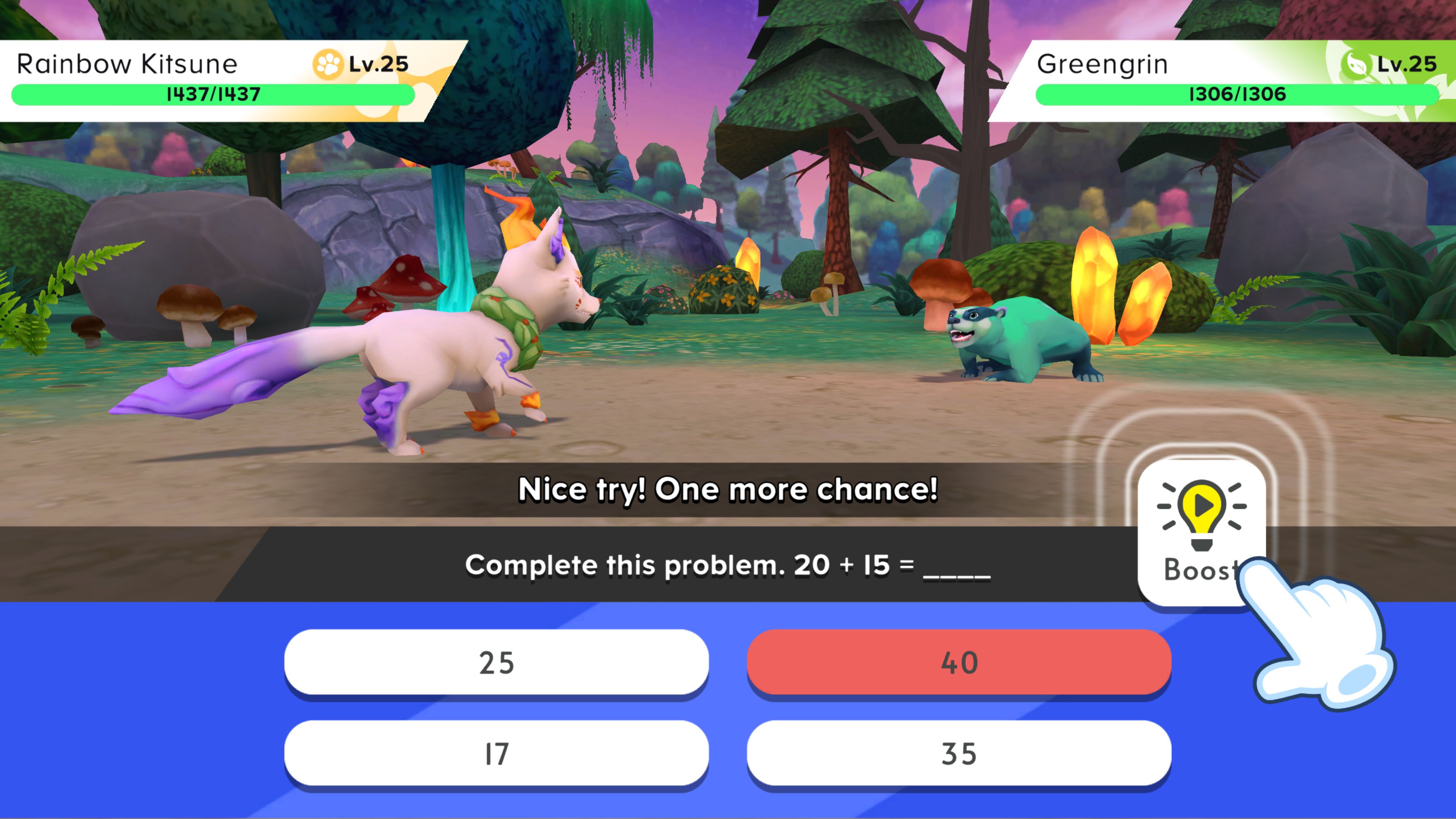Choose the answer 25
Viewport: 1456px width, 819px height.
pos(496,662)
